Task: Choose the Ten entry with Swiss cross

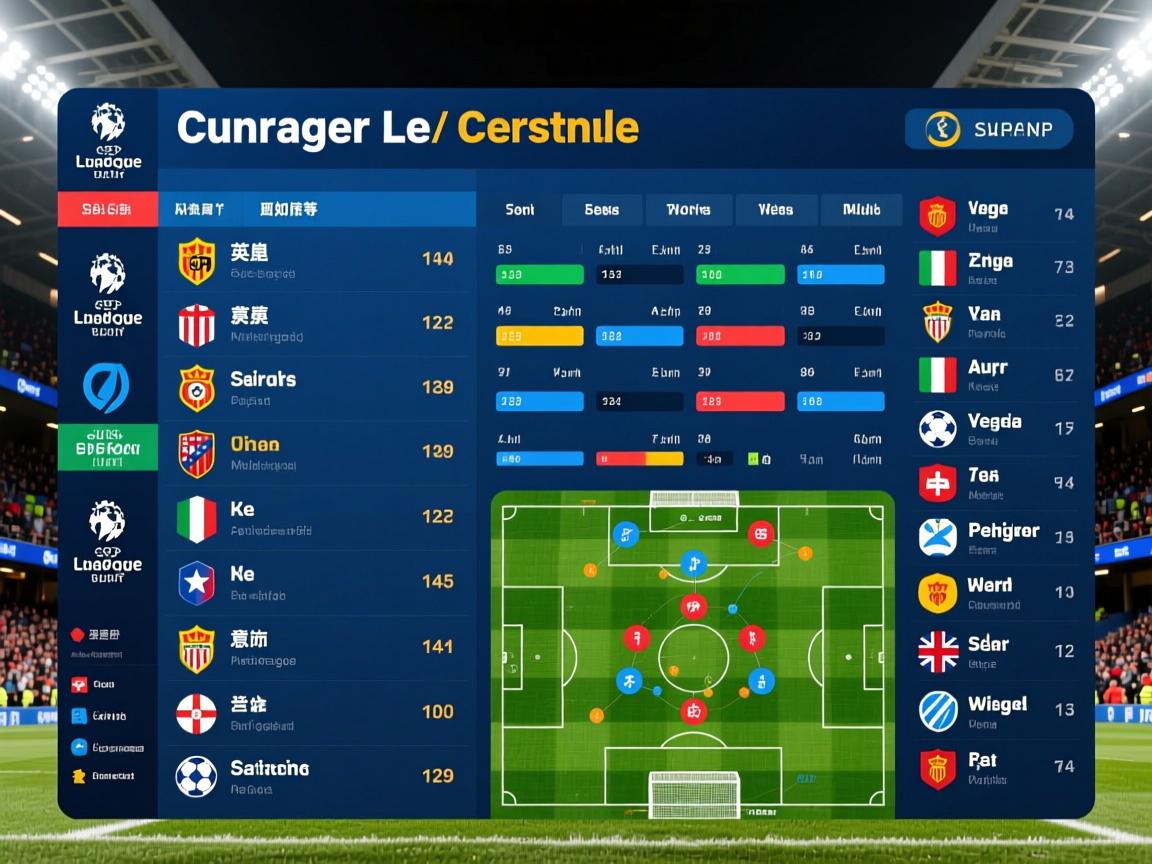Action: pos(996,483)
